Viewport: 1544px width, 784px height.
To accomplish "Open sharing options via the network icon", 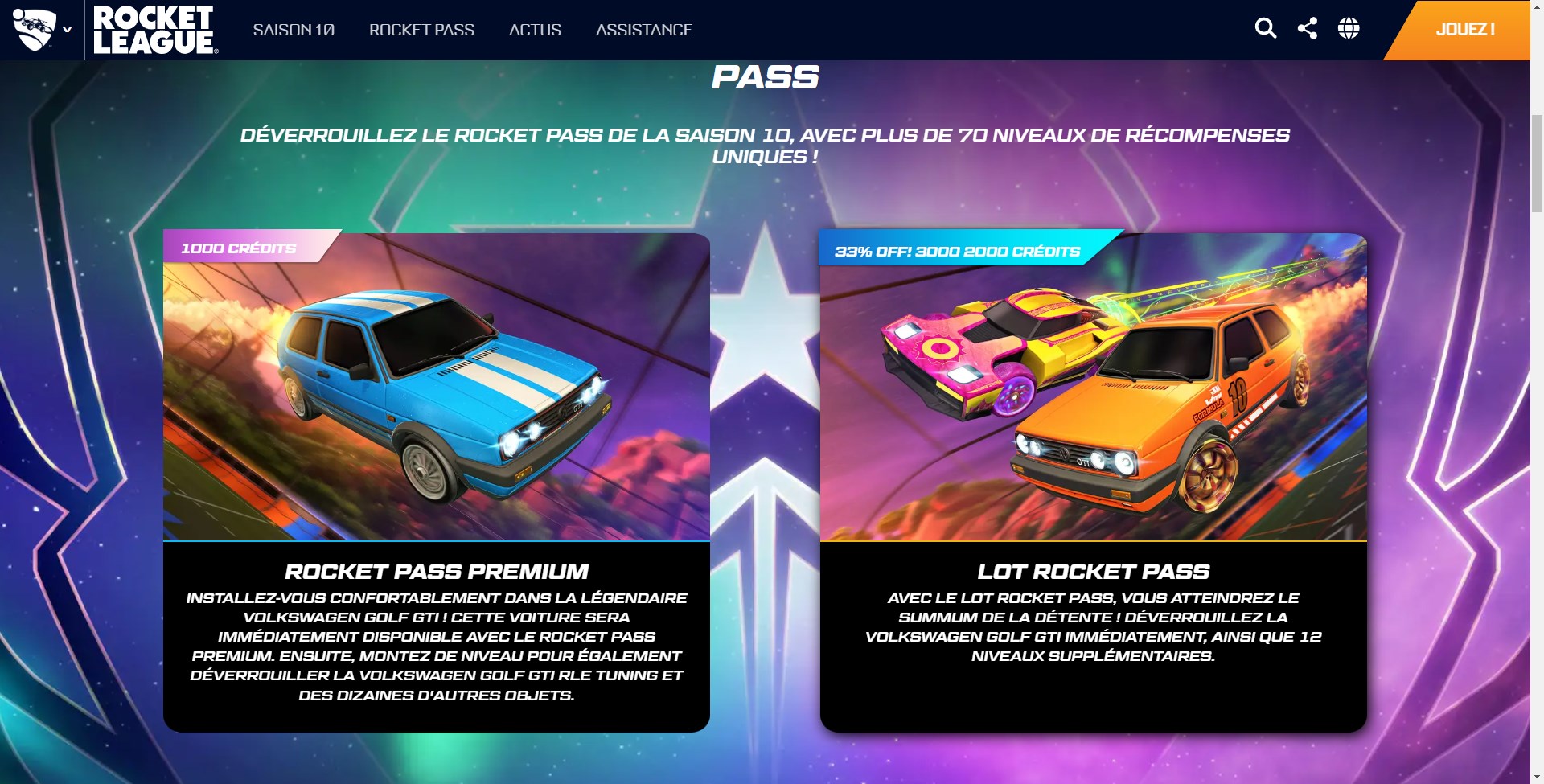I will coord(1308,28).
